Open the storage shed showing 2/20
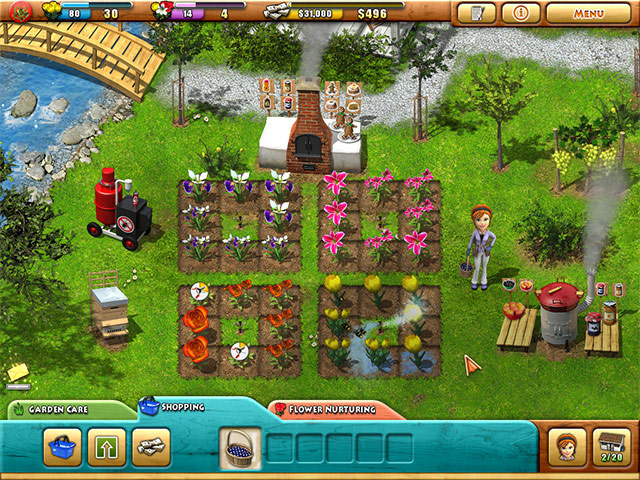Viewport: 640px width, 480px height. click(x=612, y=445)
